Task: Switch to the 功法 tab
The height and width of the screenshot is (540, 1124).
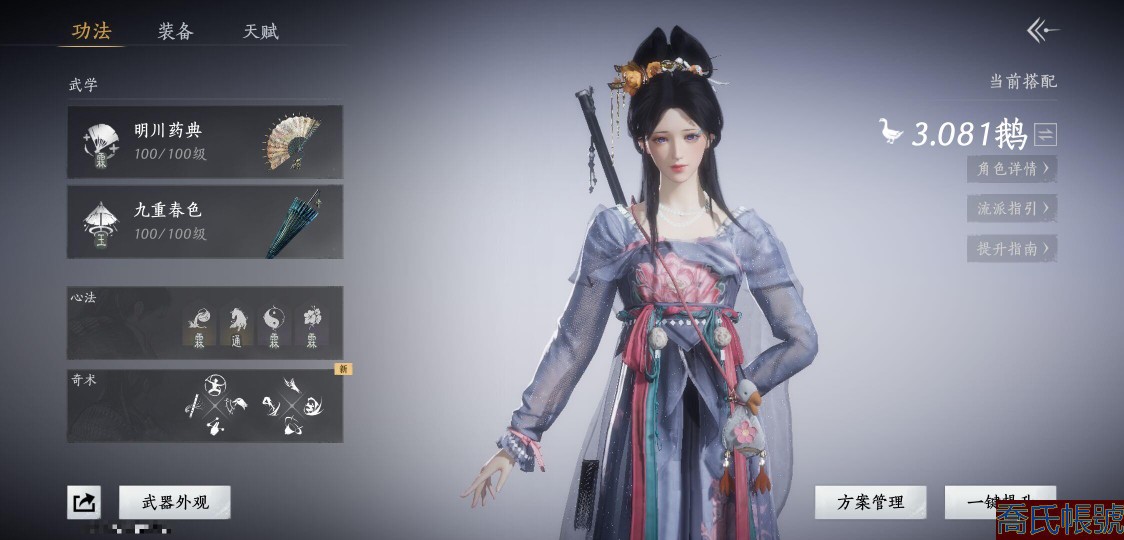Action: coord(91,31)
